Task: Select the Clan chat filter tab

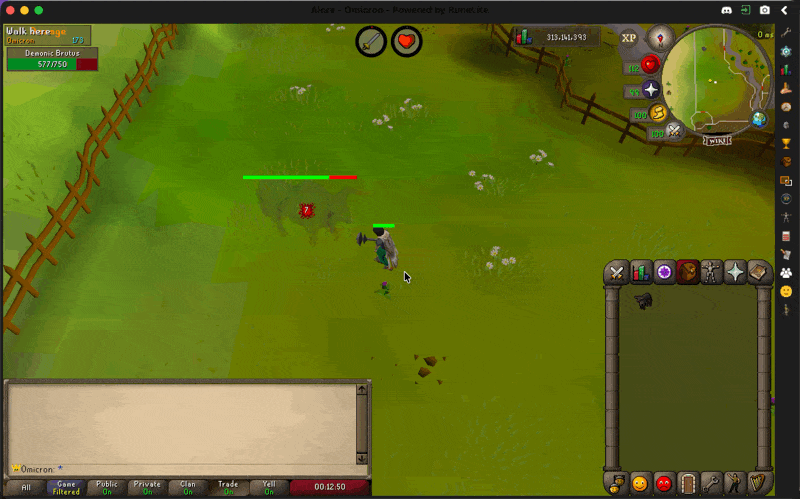Action: click(188, 488)
